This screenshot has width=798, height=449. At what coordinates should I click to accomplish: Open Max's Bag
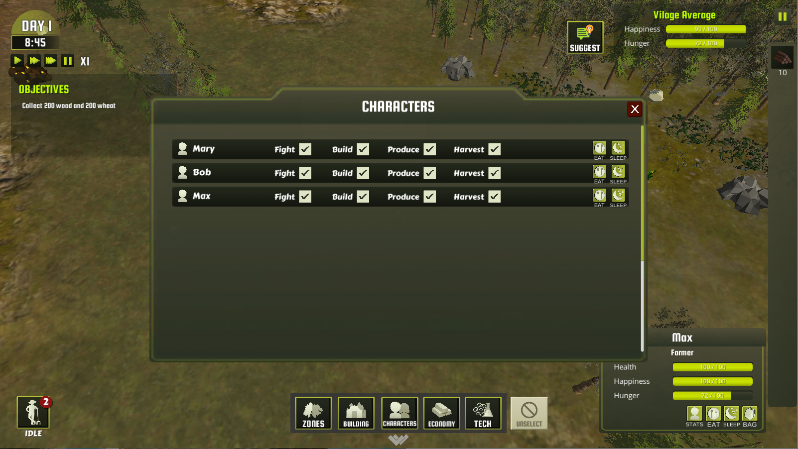(750, 414)
